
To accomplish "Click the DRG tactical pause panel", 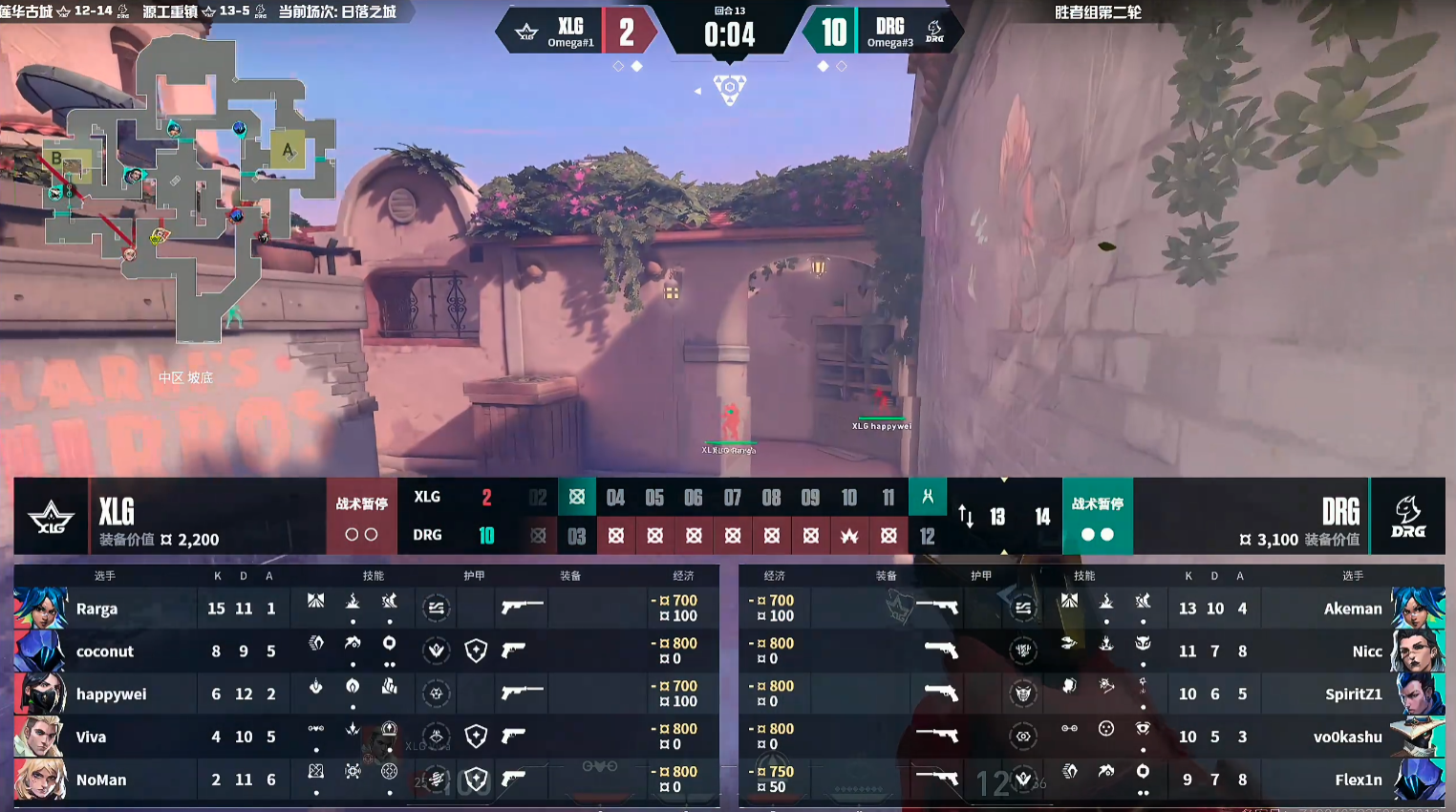I will point(1098,517).
